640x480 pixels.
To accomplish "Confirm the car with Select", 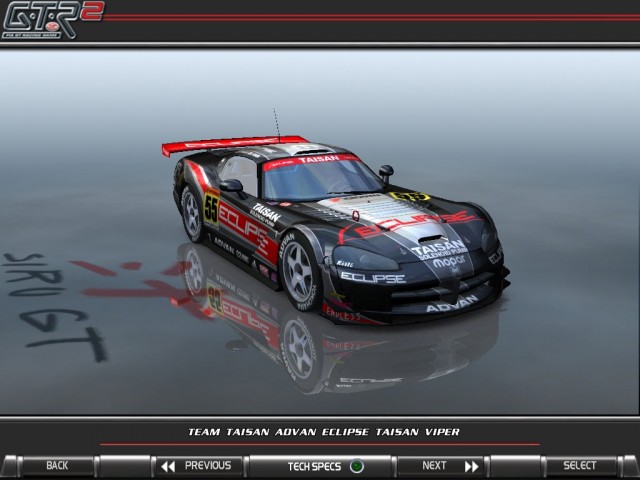I will (x=579, y=466).
